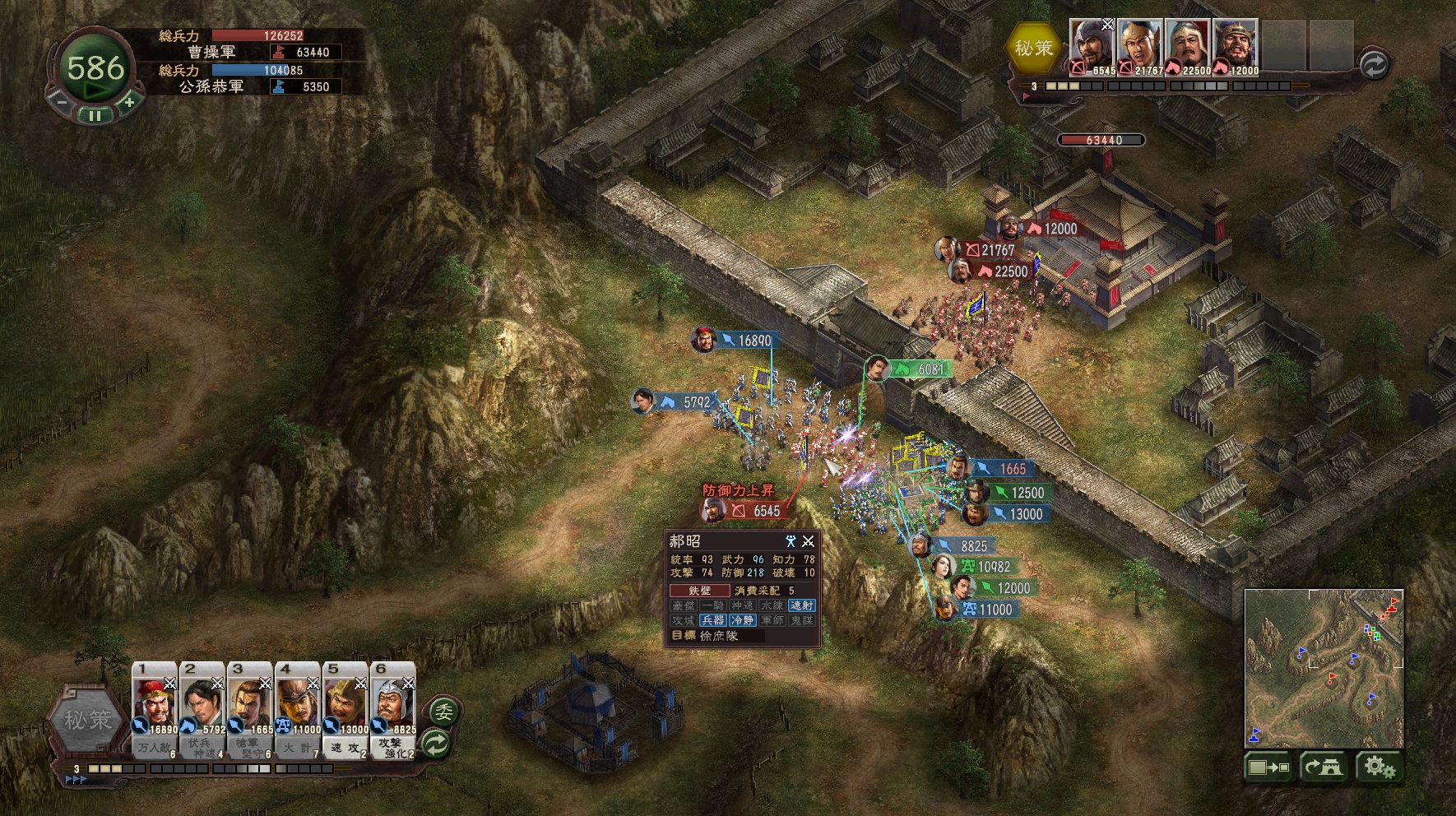The height and width of the screenshot is (816, 1456).
Task: Select officer card number 3
Action: (250, 699)
